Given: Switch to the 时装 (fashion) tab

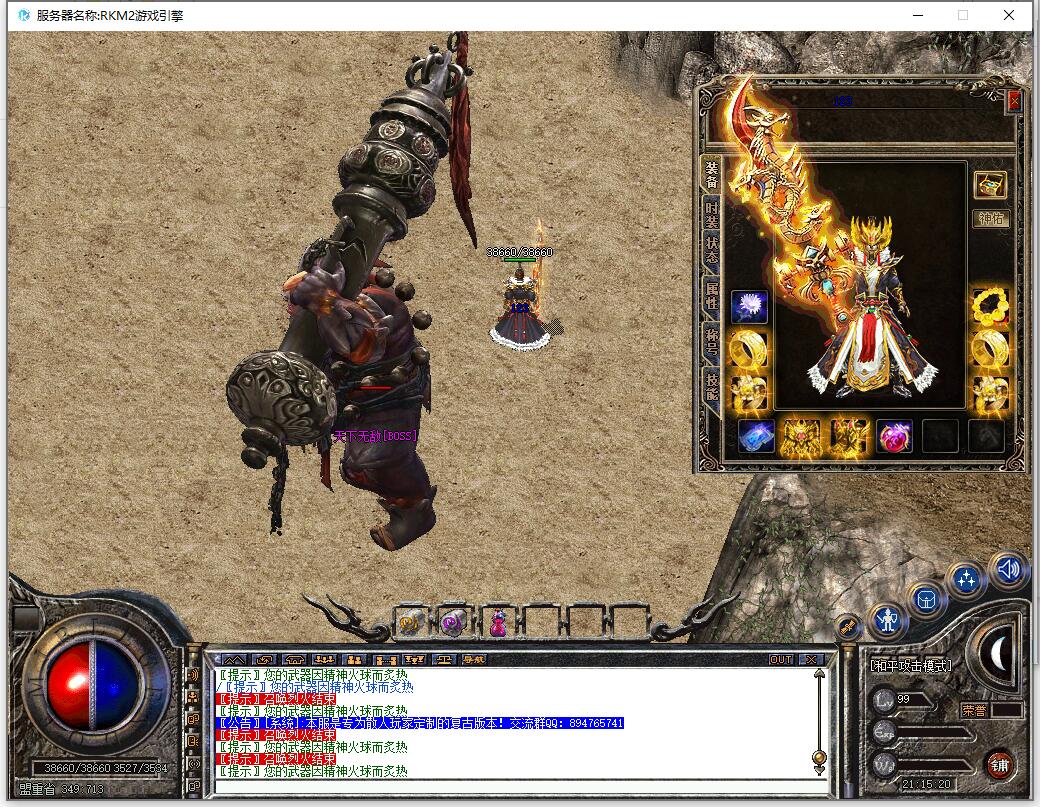Looking at the screenshot, I should coord(711,214).
